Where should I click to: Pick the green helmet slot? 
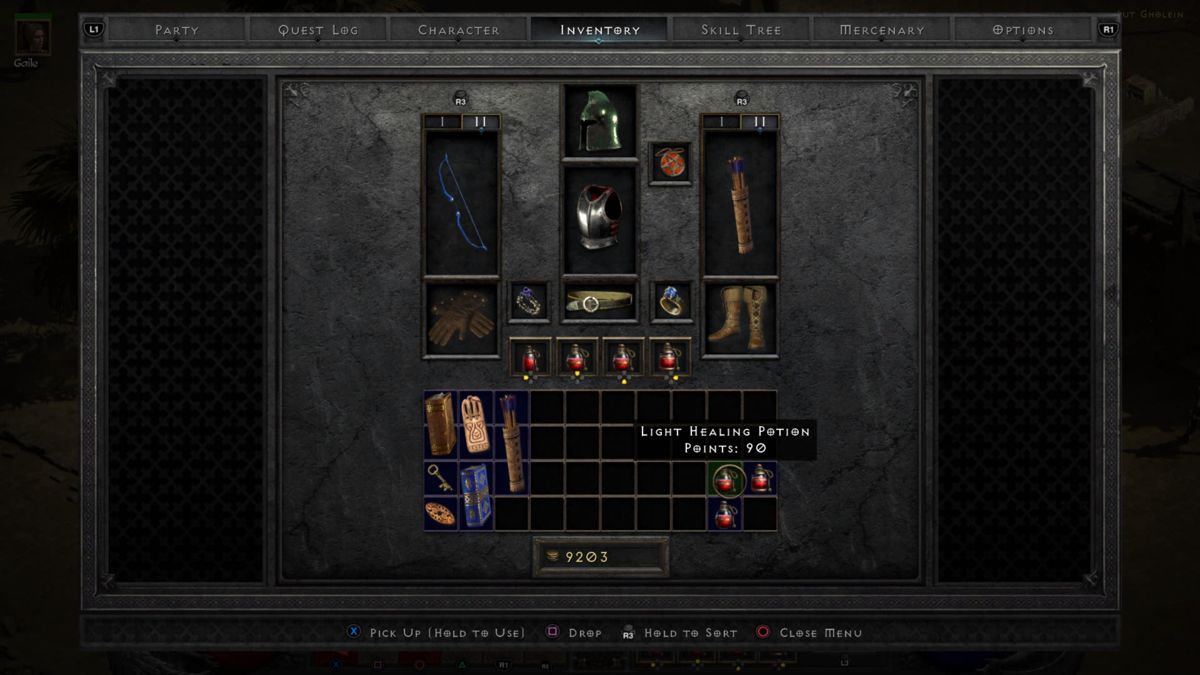[x=600, y=121]
